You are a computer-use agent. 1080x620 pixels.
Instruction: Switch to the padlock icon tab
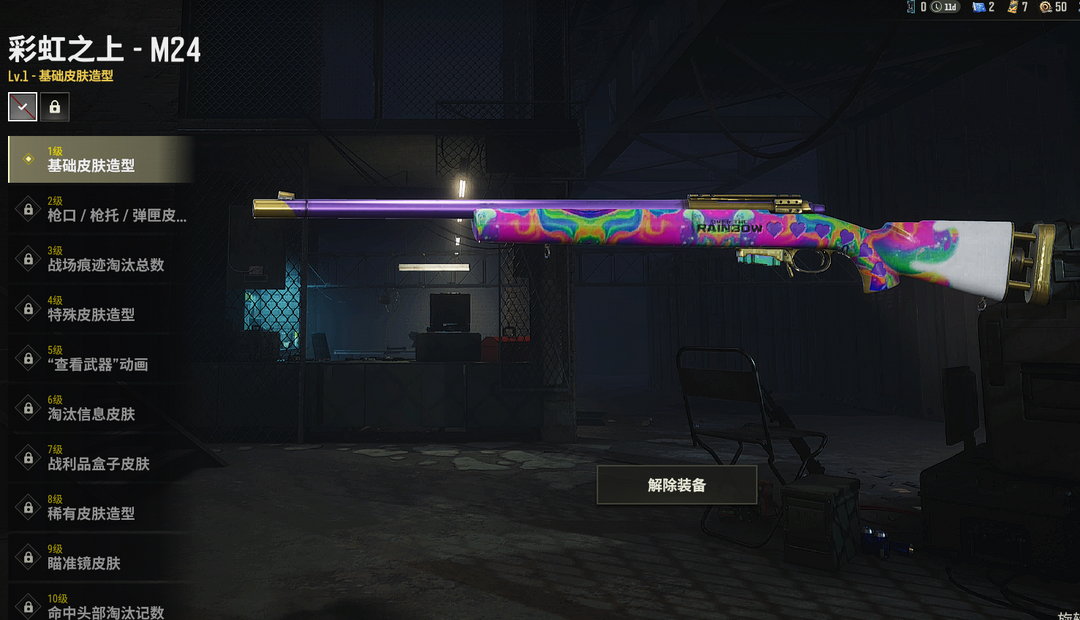(56, 107)
